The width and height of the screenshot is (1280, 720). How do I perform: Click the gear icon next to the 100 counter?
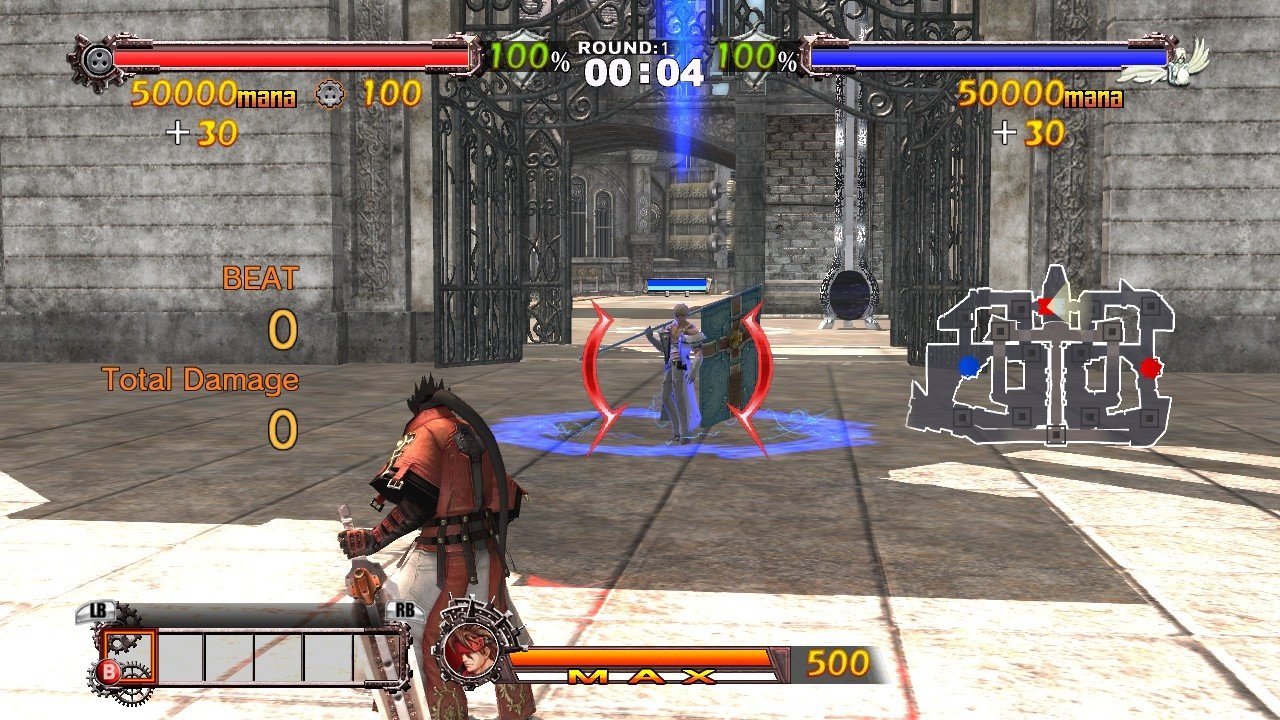(330, 95)
